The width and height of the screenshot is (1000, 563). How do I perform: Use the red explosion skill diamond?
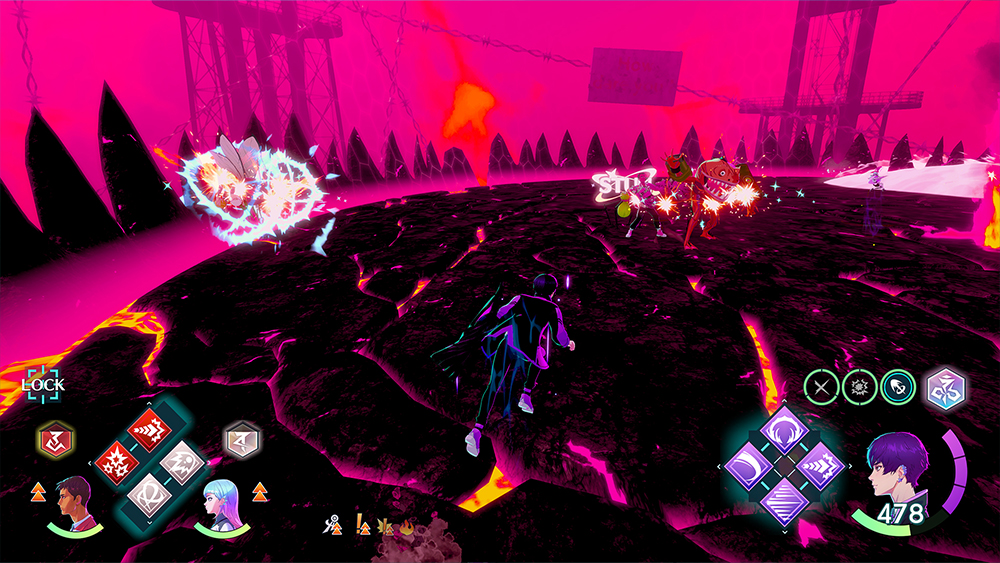(120, 463)
